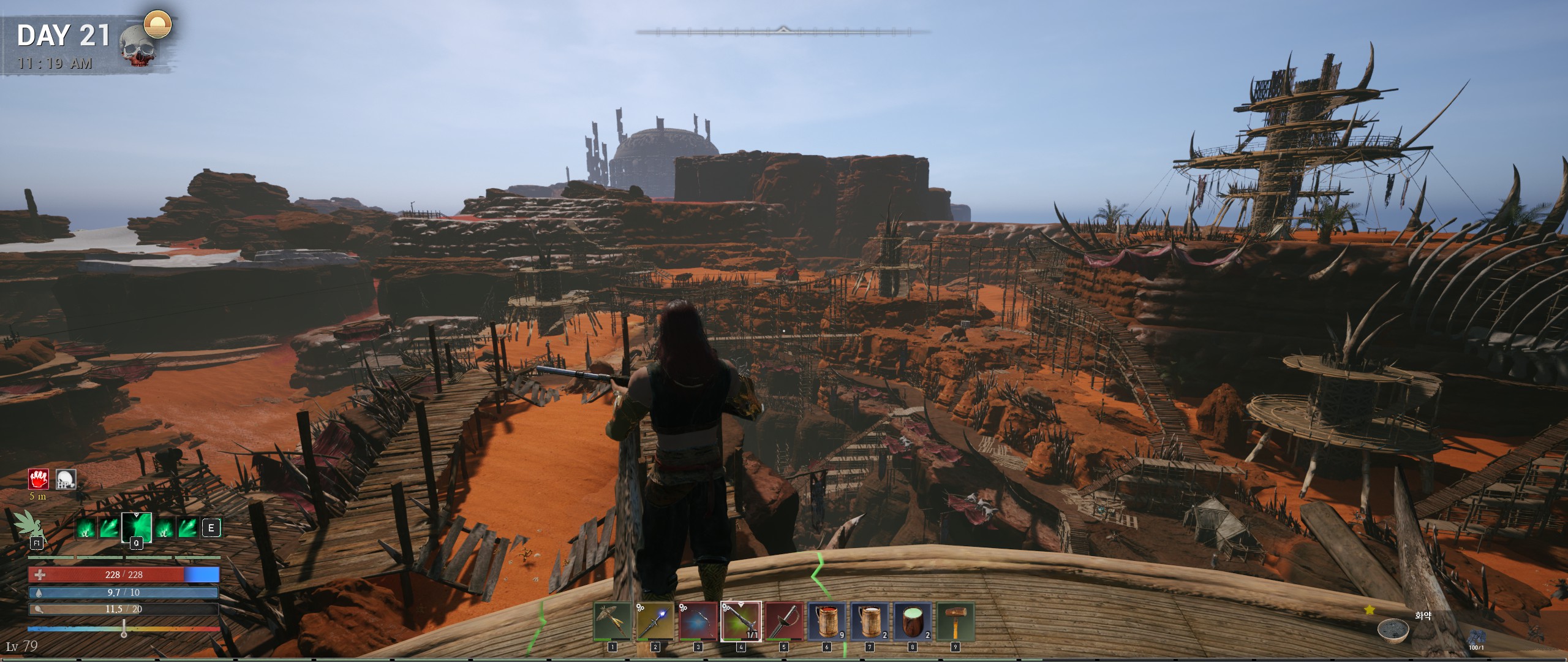1568x662 pixels.
Task: Equip the rapier sword in slot 5
Action: 784,622
